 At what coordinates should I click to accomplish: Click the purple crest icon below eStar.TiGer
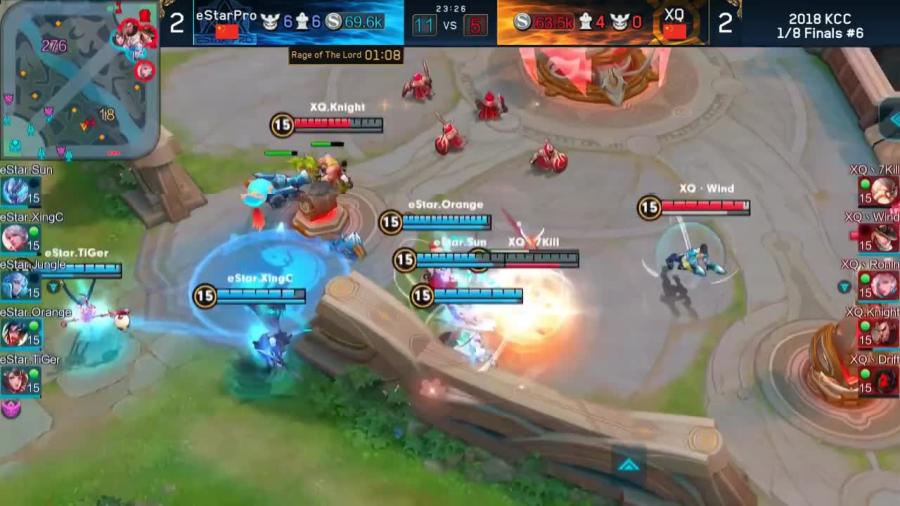point(10,408)
